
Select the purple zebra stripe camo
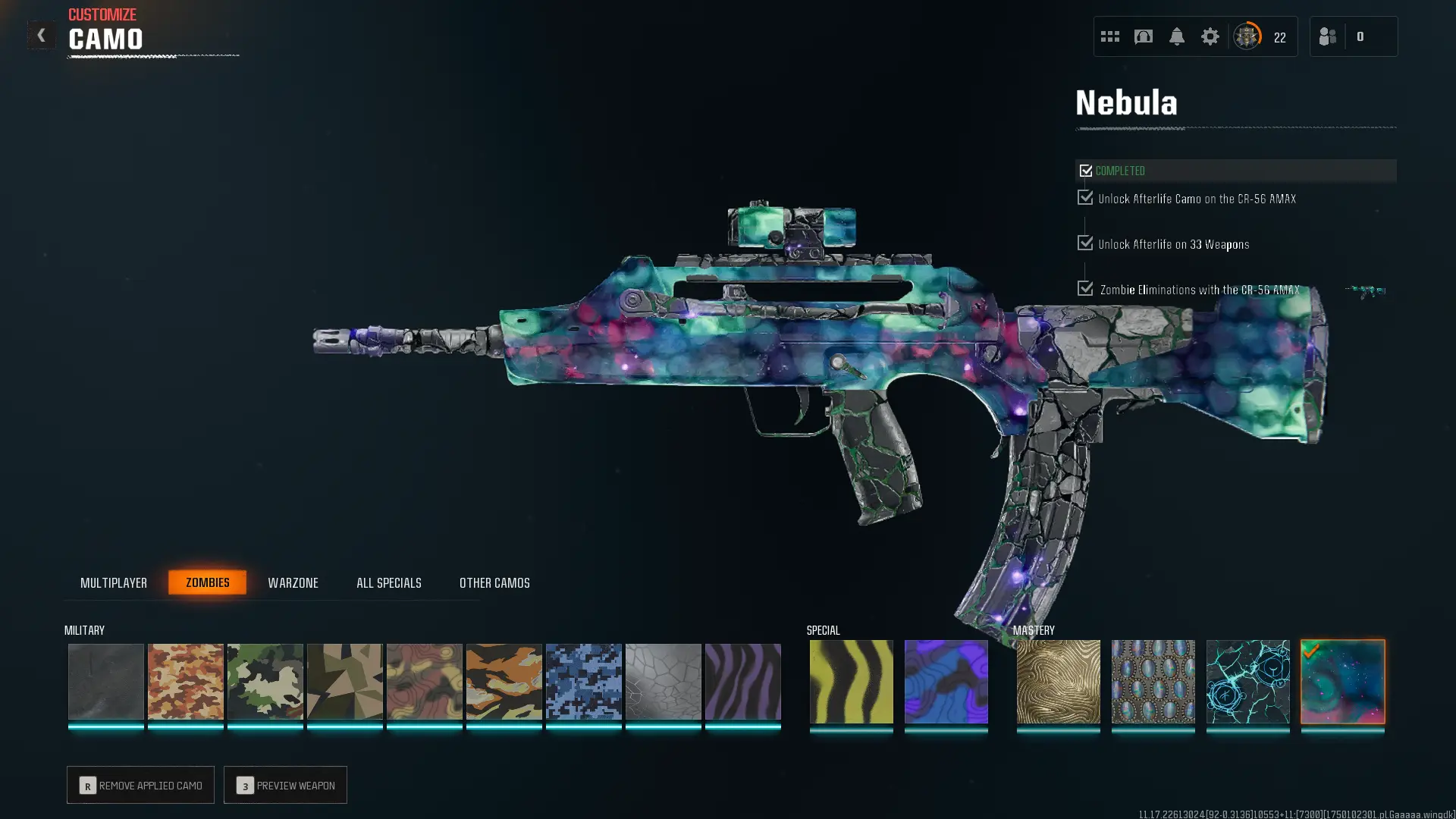pos(742,681)
